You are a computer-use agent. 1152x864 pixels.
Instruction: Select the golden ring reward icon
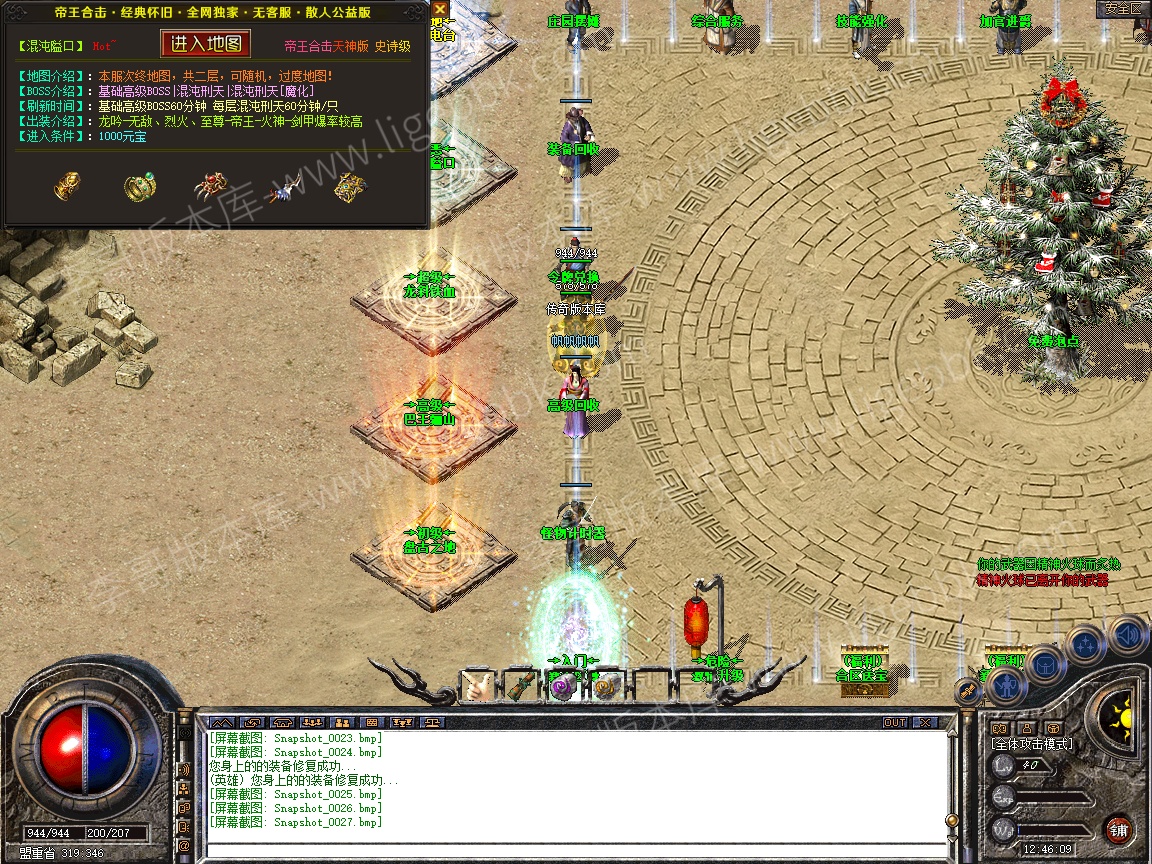[x=140, y=186]
